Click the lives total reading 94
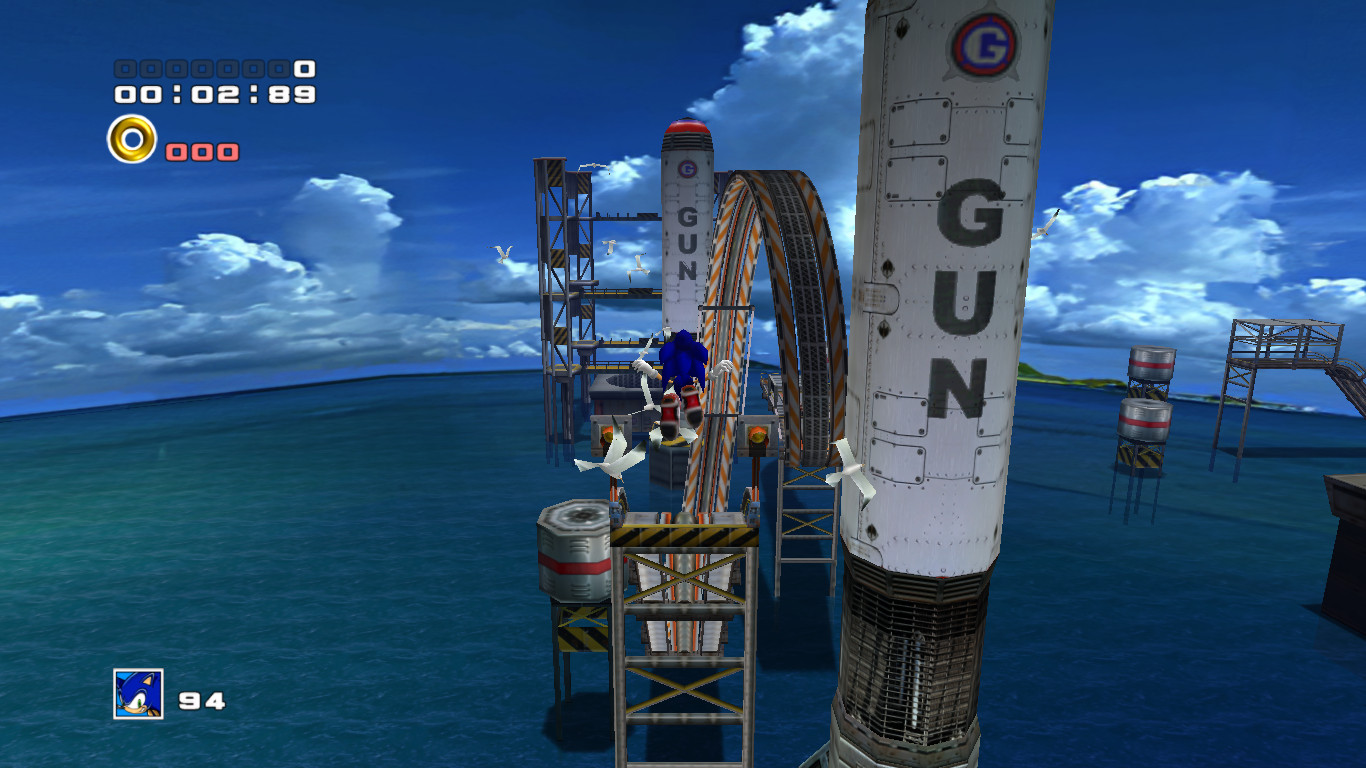The height and width of the screenshot is (768, 1366). (x=205, y=698)
